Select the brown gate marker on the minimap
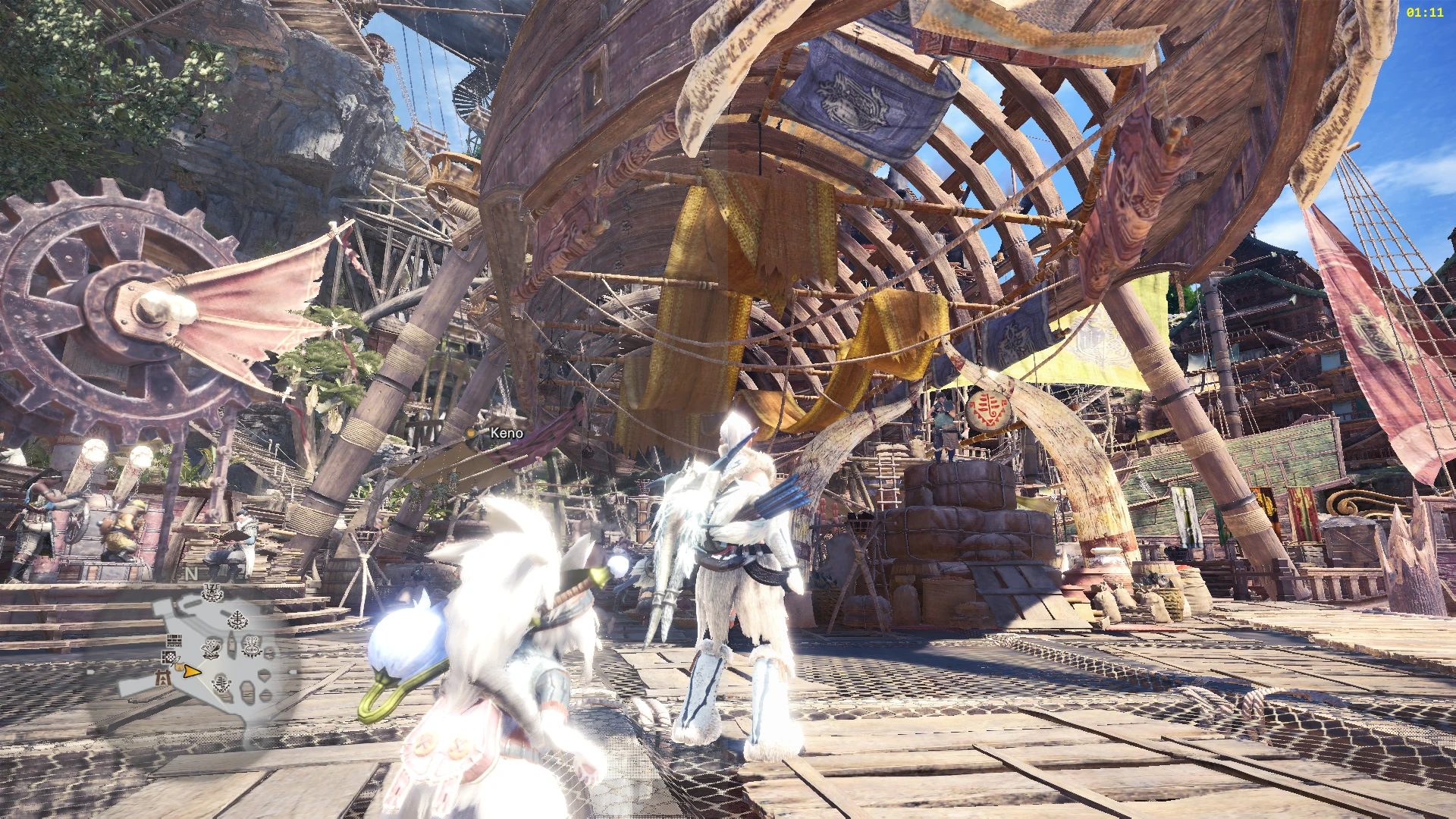Viewport: 1456px width, 819px height. (163, 679)
